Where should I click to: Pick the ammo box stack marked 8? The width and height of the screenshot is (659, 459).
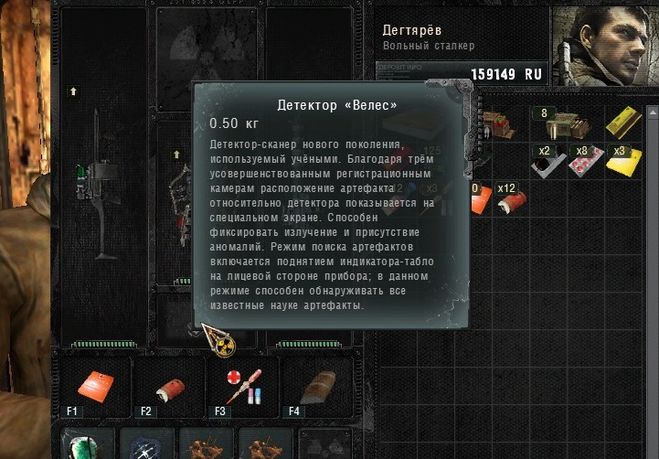pyautogui.click(x=553, y=124)
